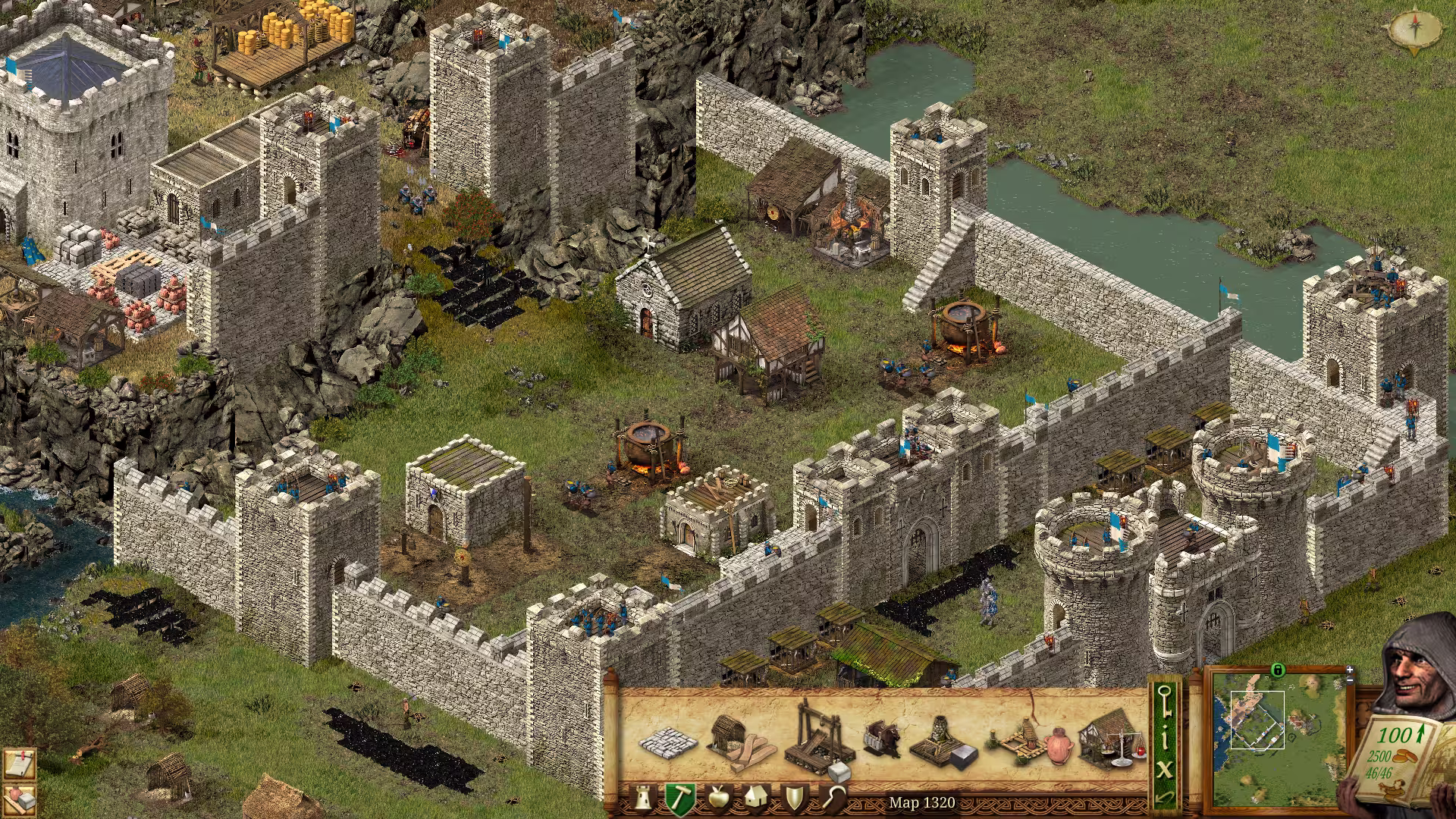Select the ox tether icon
1456x819 pixels.
882,739
